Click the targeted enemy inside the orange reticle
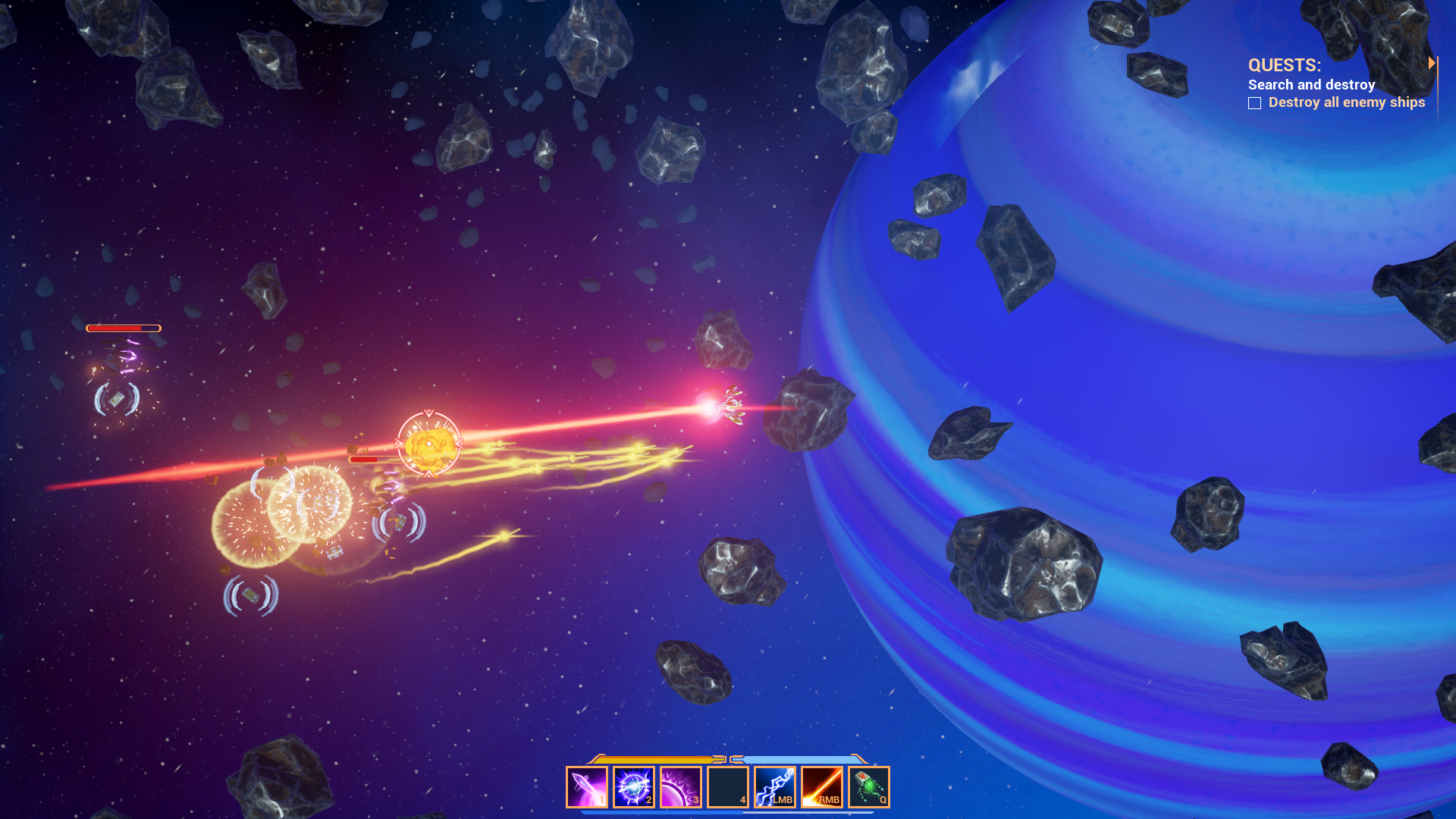 point(428,444)
